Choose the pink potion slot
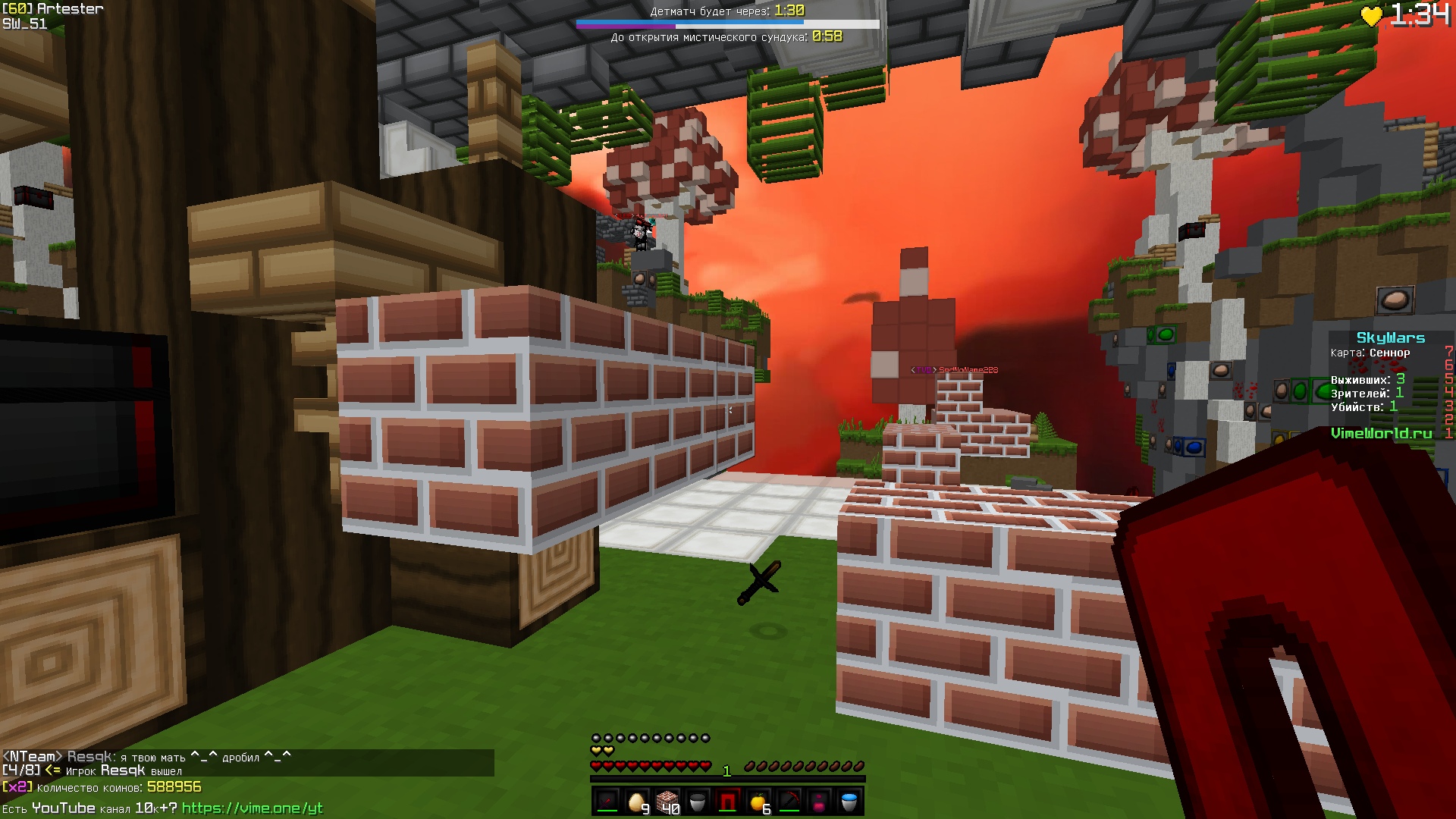This screenshot has height=819, width=1456. (x=819, y=801)
